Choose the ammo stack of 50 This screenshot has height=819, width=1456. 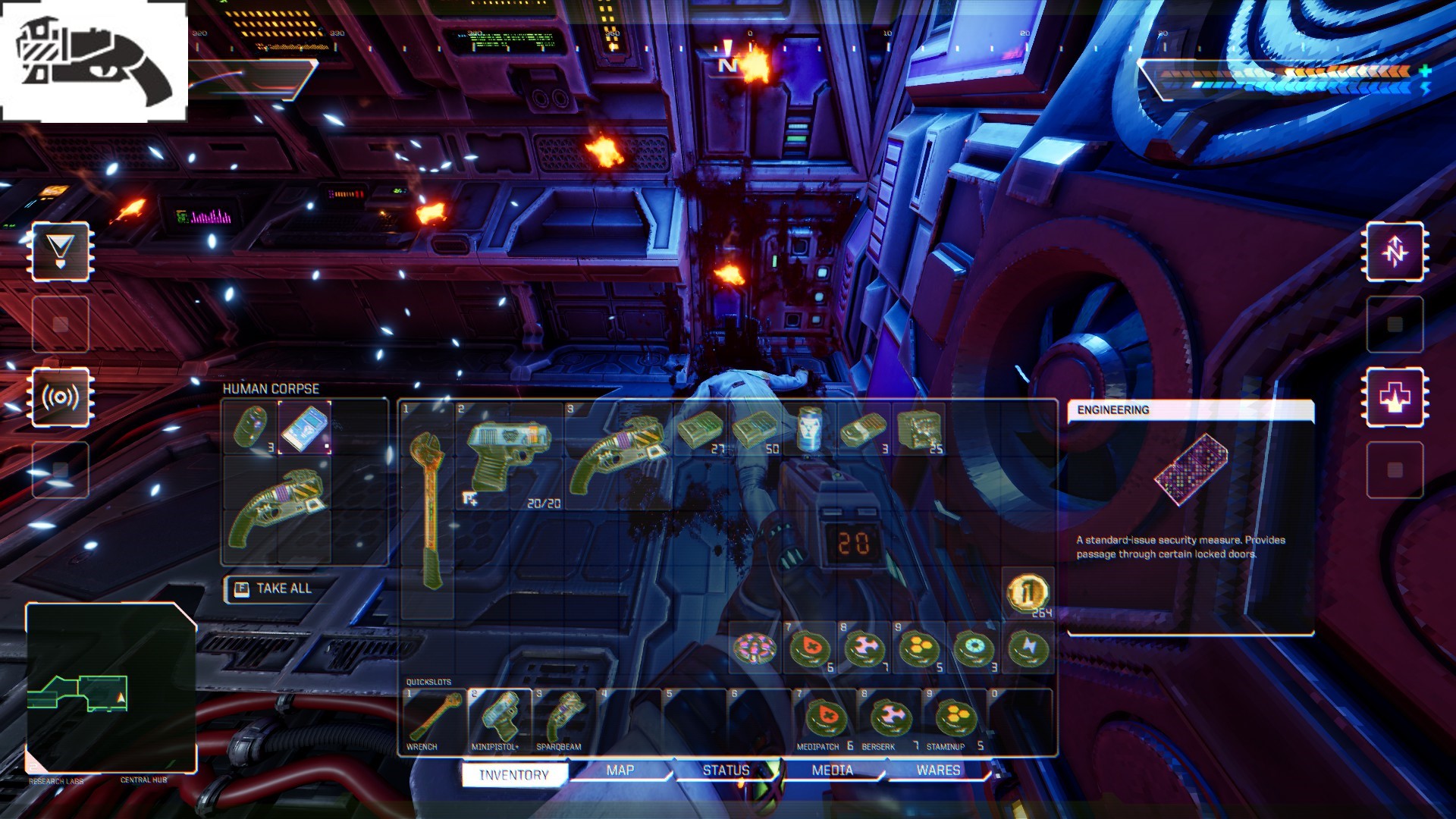click(756, 430)
